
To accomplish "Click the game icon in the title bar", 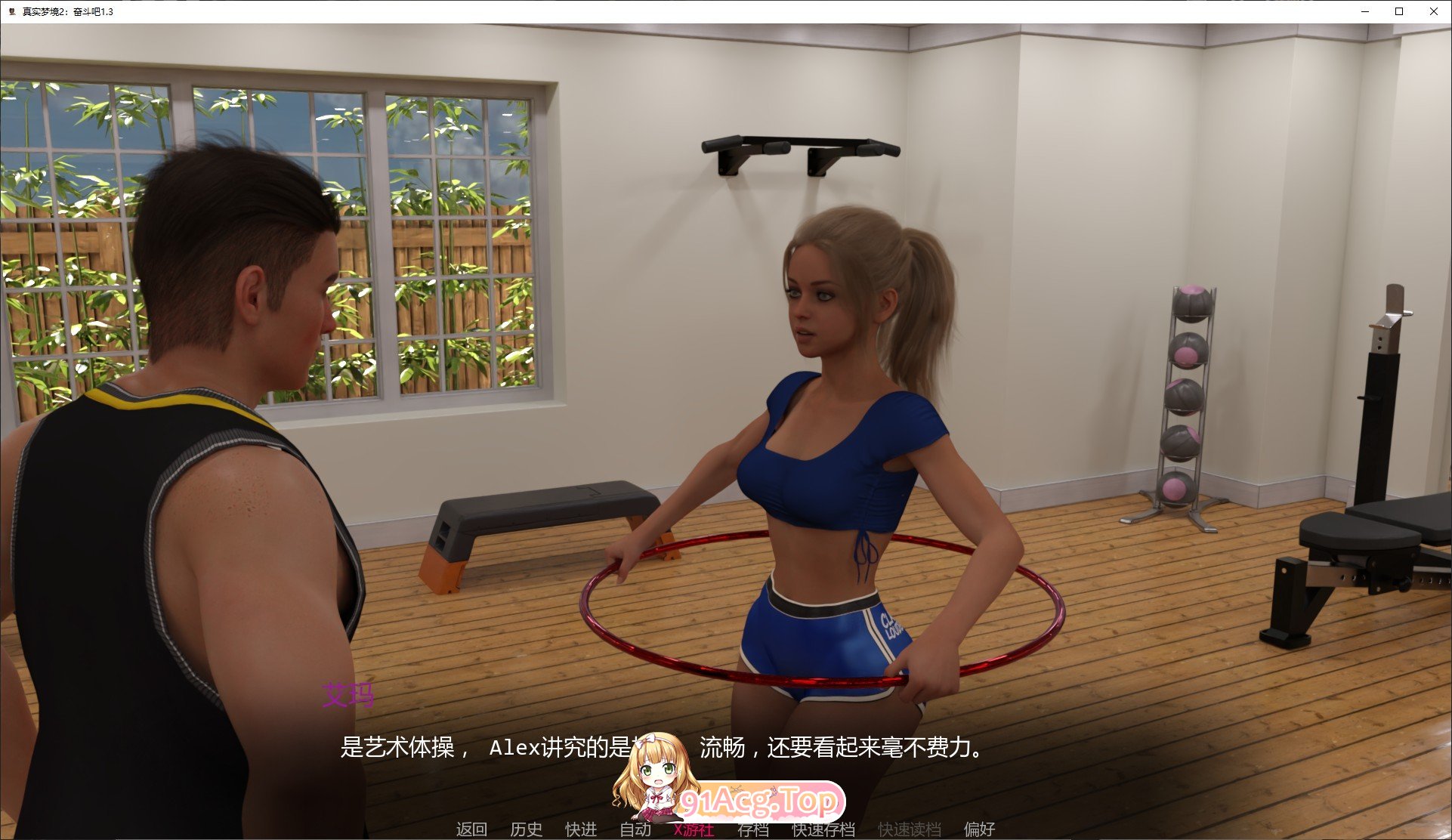I will pyautogui.click(x=10, y=11).
